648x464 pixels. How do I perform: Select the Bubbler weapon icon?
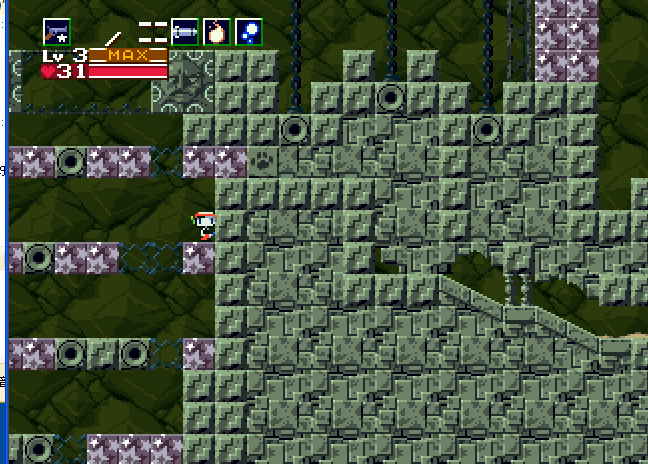[x=249, y=32]
